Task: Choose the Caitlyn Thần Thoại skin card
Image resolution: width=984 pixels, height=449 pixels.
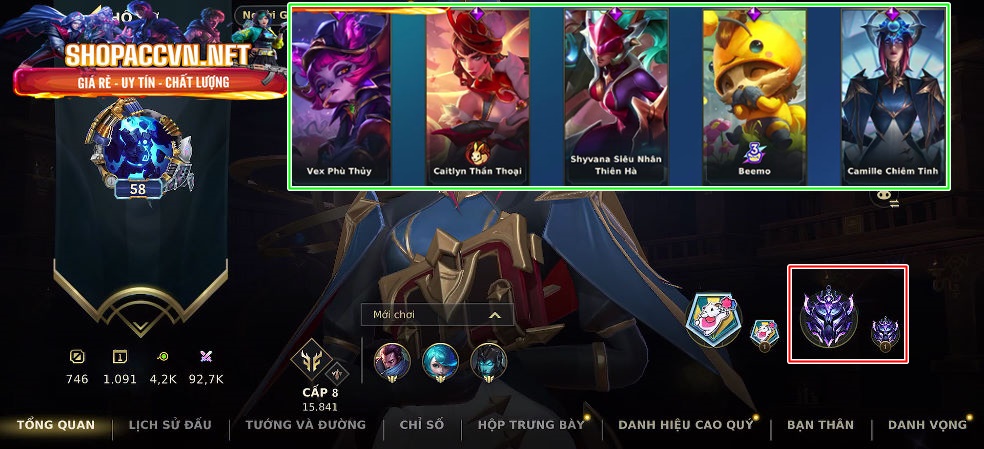Action: pyautogui.click(x=476, y=96)
